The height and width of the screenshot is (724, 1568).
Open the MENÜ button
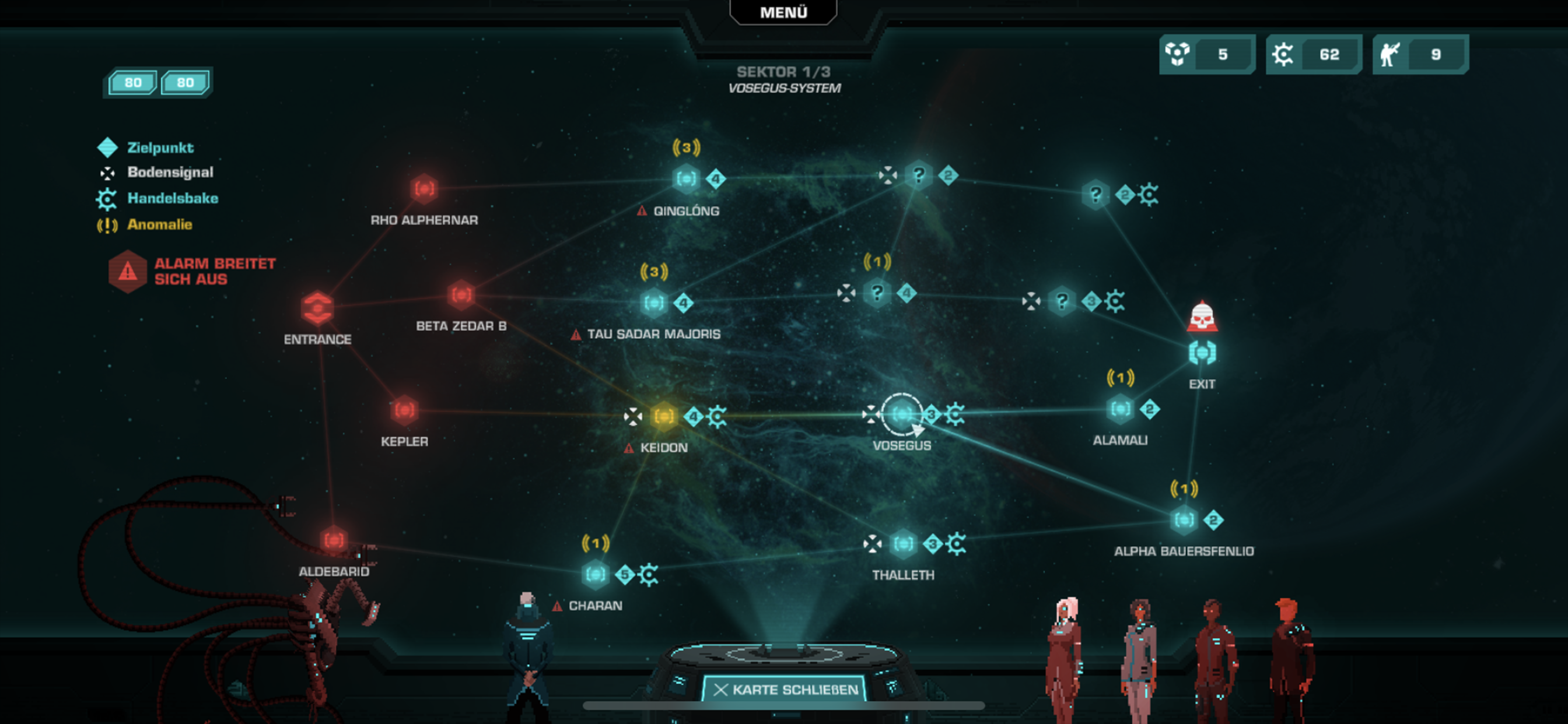tap(783, 12)
